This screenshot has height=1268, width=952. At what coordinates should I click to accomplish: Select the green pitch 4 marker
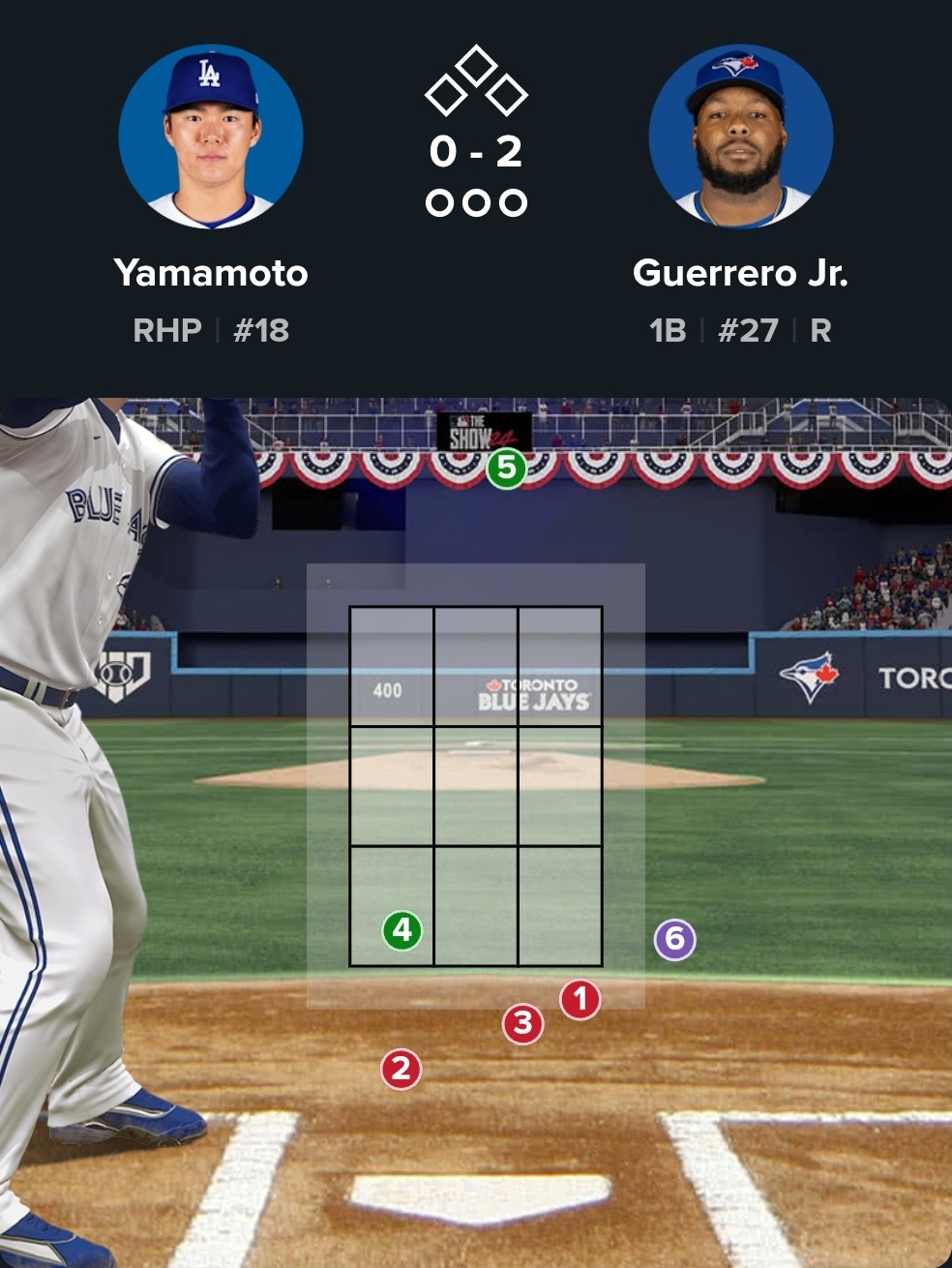[402, 931]
